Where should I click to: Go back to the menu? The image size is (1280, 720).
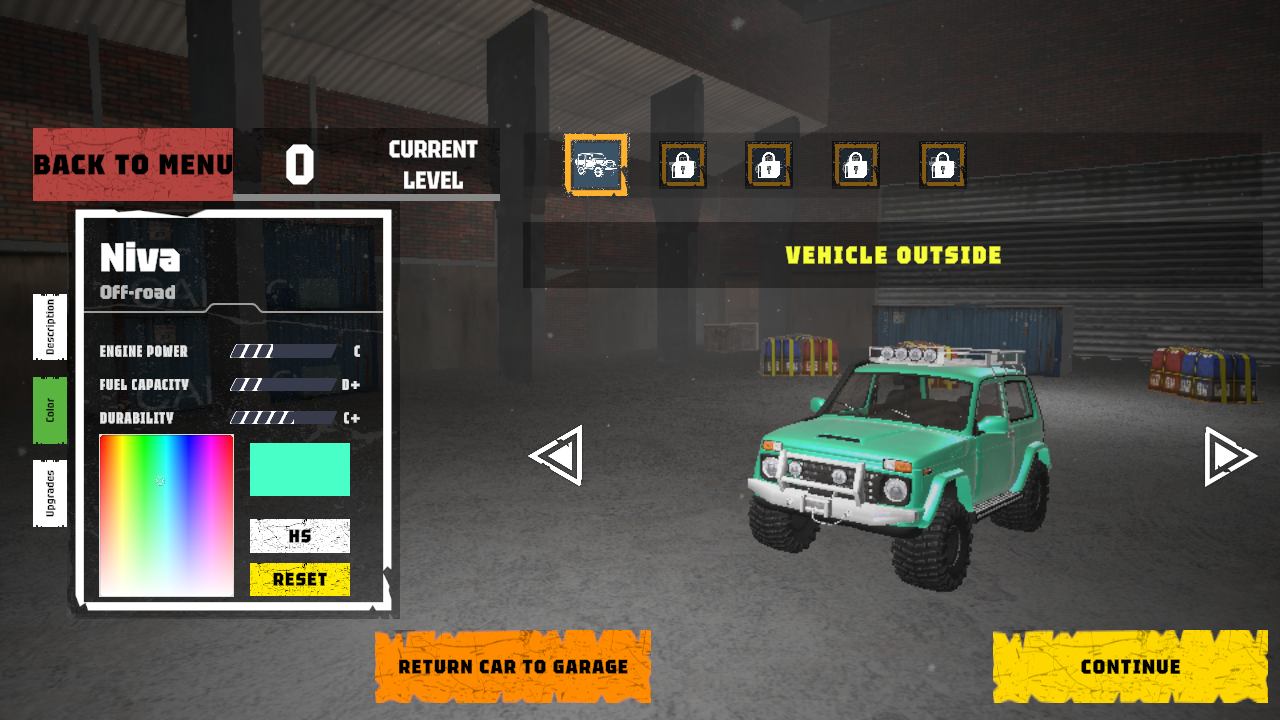click(133, 165)
